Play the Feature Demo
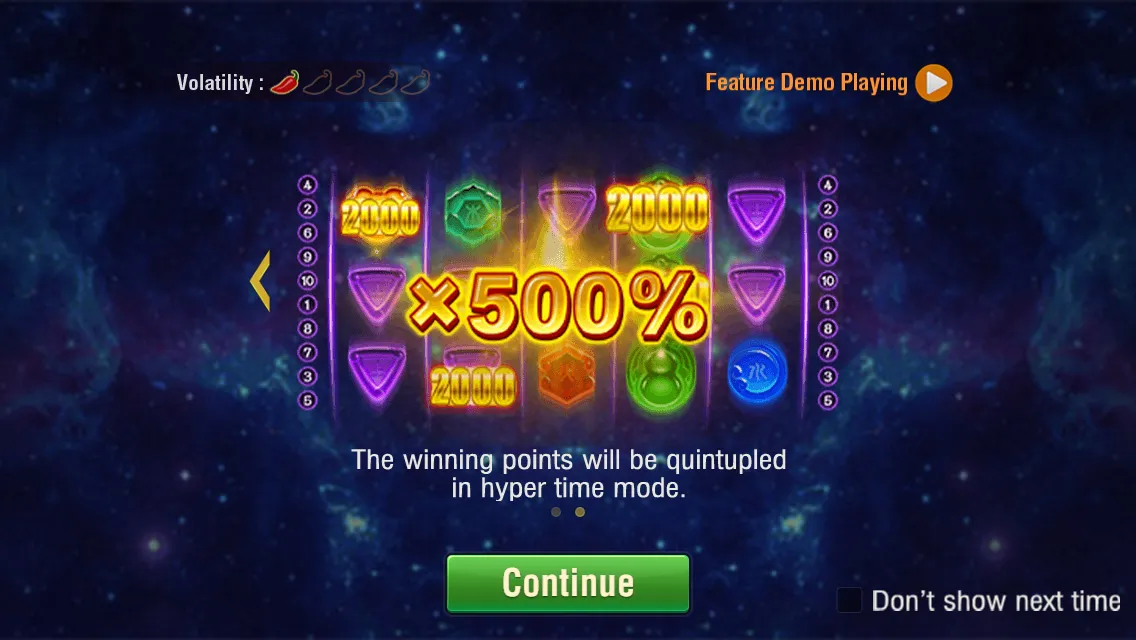Screen dimensions: 1136x640 tap(934, 83)
